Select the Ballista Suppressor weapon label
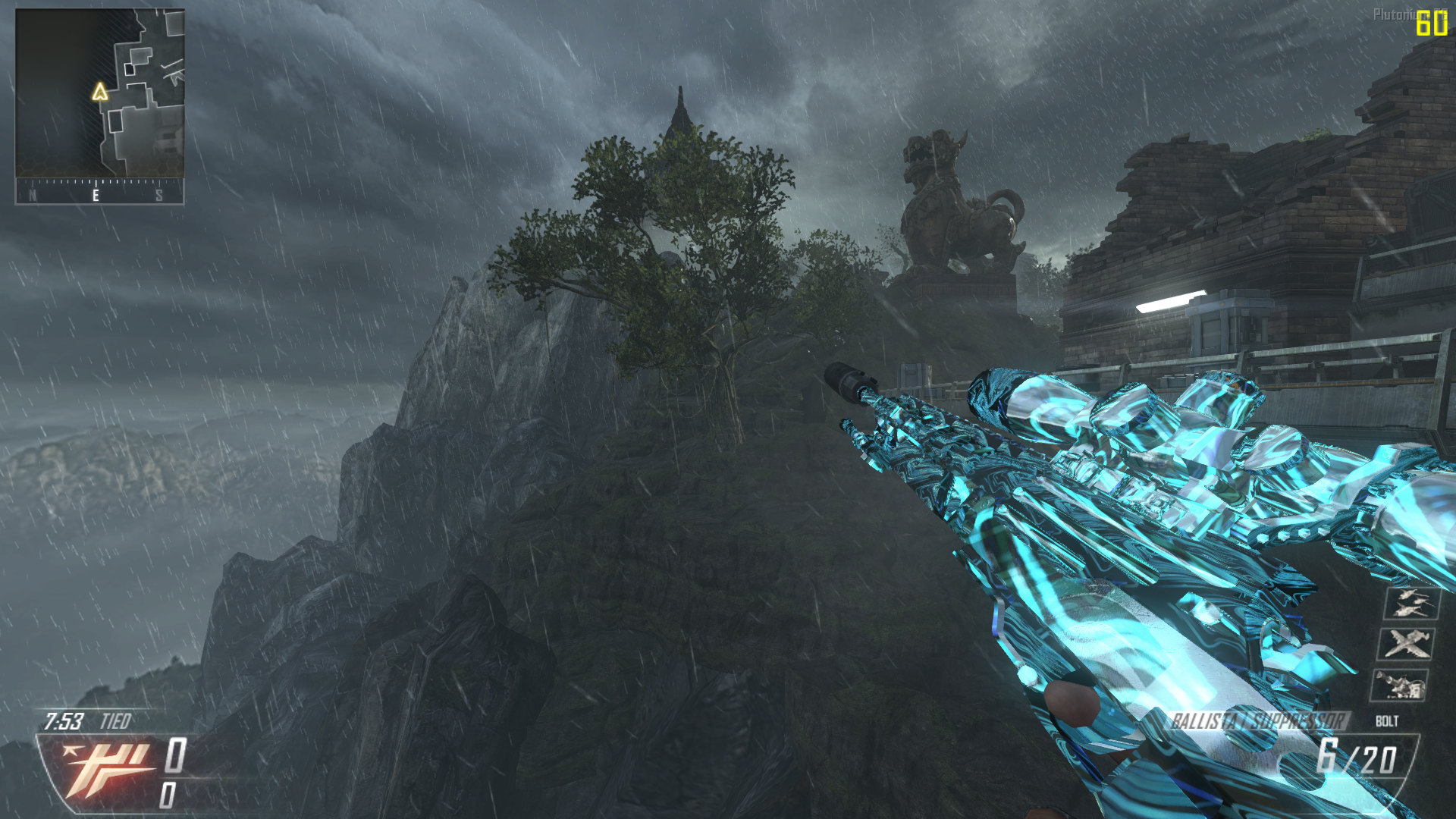The height and width of the screenshot is (819, 1456). click(1257, 720)
